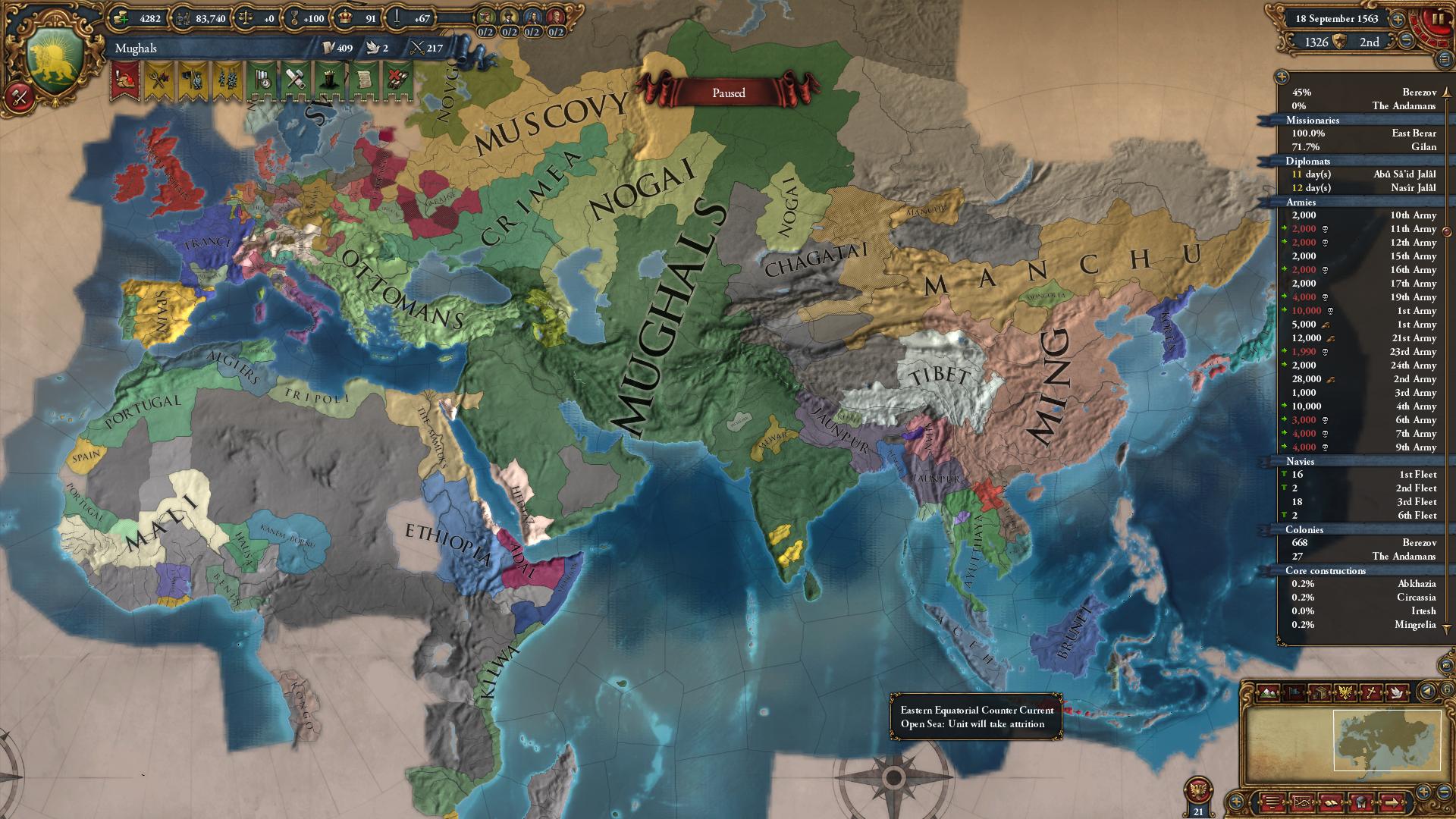1456x819 pixels.
Task: Select the green scroll alert banner
Action: pyautogui.click(x=363, y=80)
